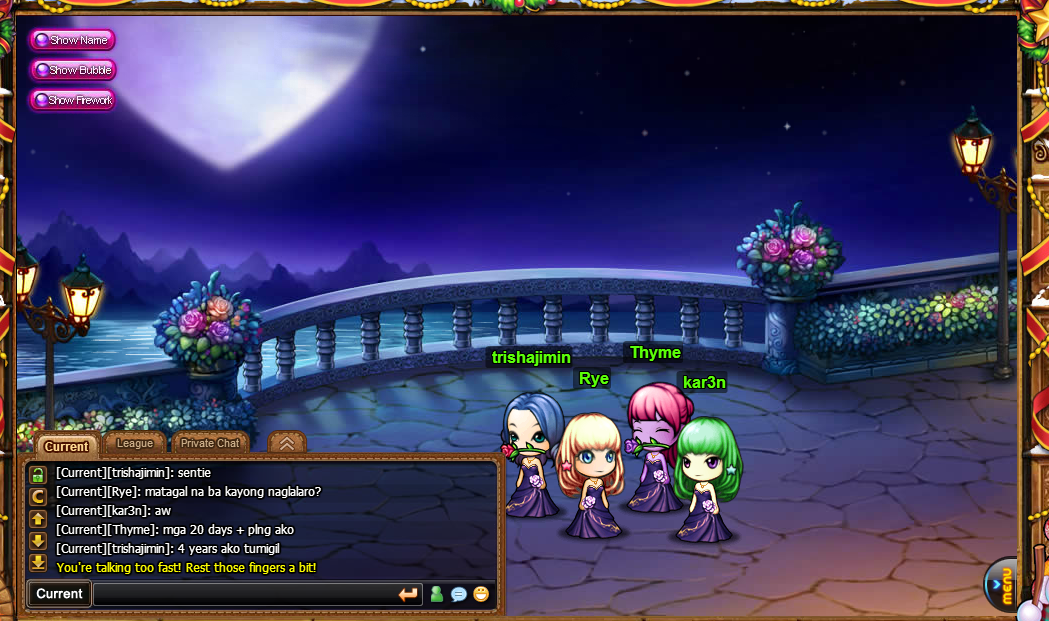Expand the chat window with double-arrow tab
The width and height of the screenshot is (1049, 621).
(x=287, y=443)
